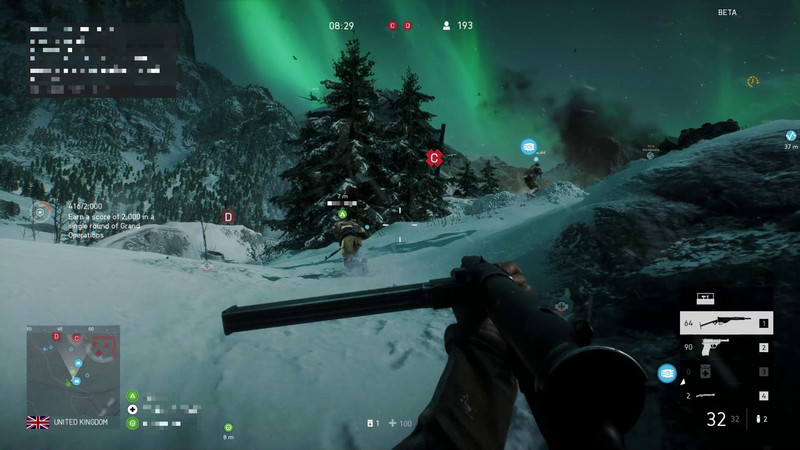Select the red objective C indicator in top bar
Viewport: 800px width, 450px height.
(393, 25)
